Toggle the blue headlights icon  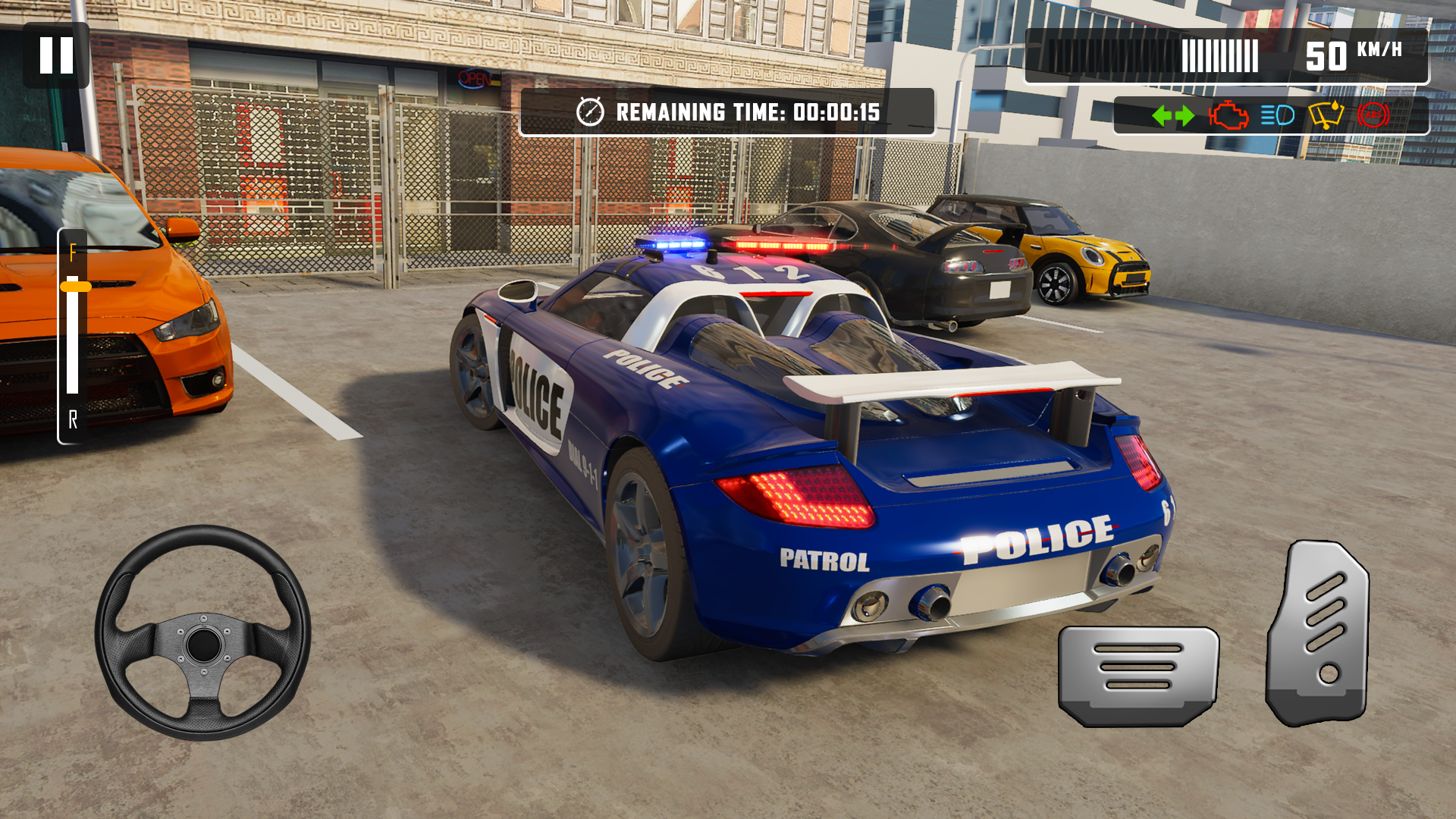(1277, 116)
